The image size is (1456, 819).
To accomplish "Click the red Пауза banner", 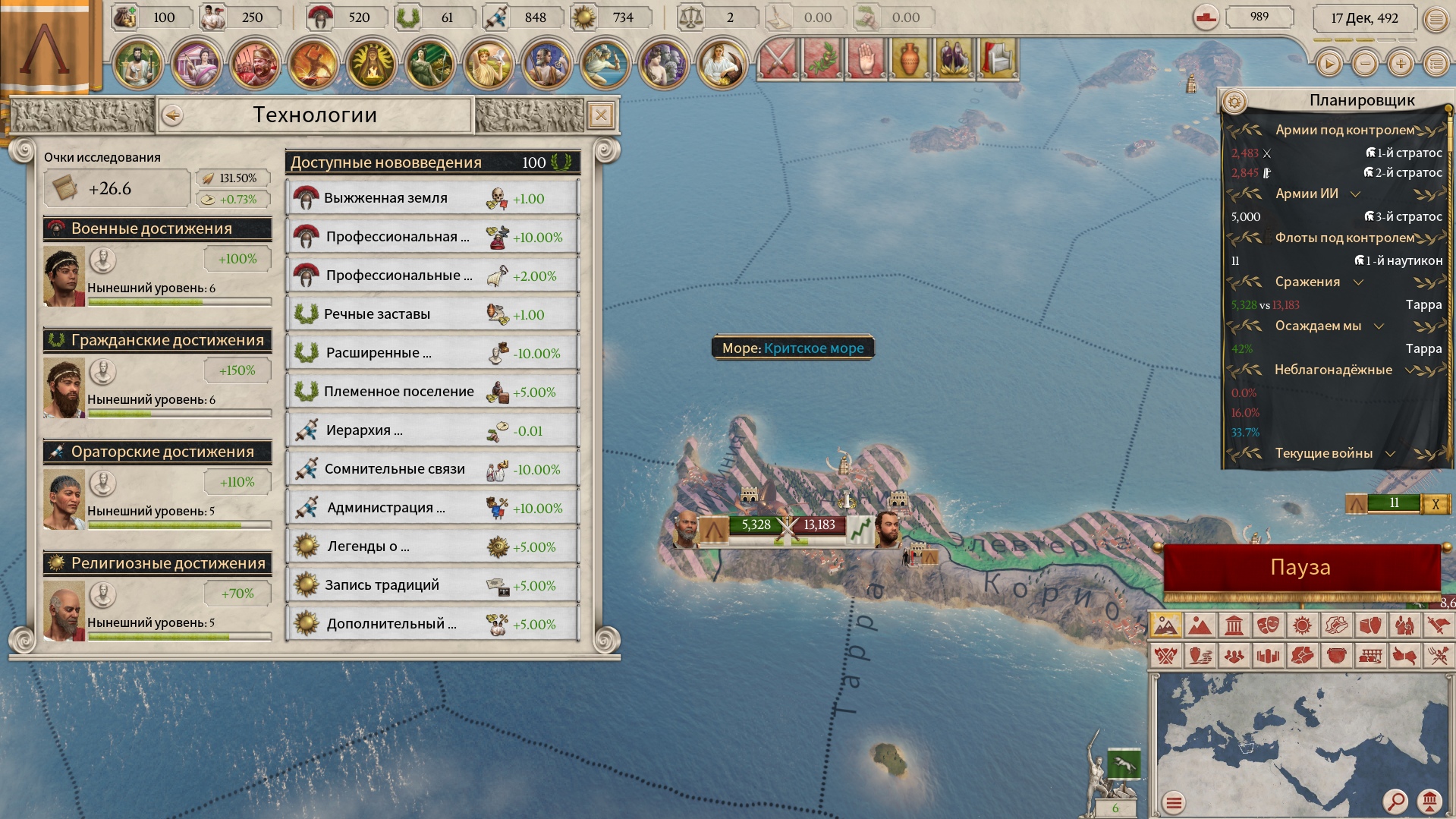I will [x=1300, y=568].
